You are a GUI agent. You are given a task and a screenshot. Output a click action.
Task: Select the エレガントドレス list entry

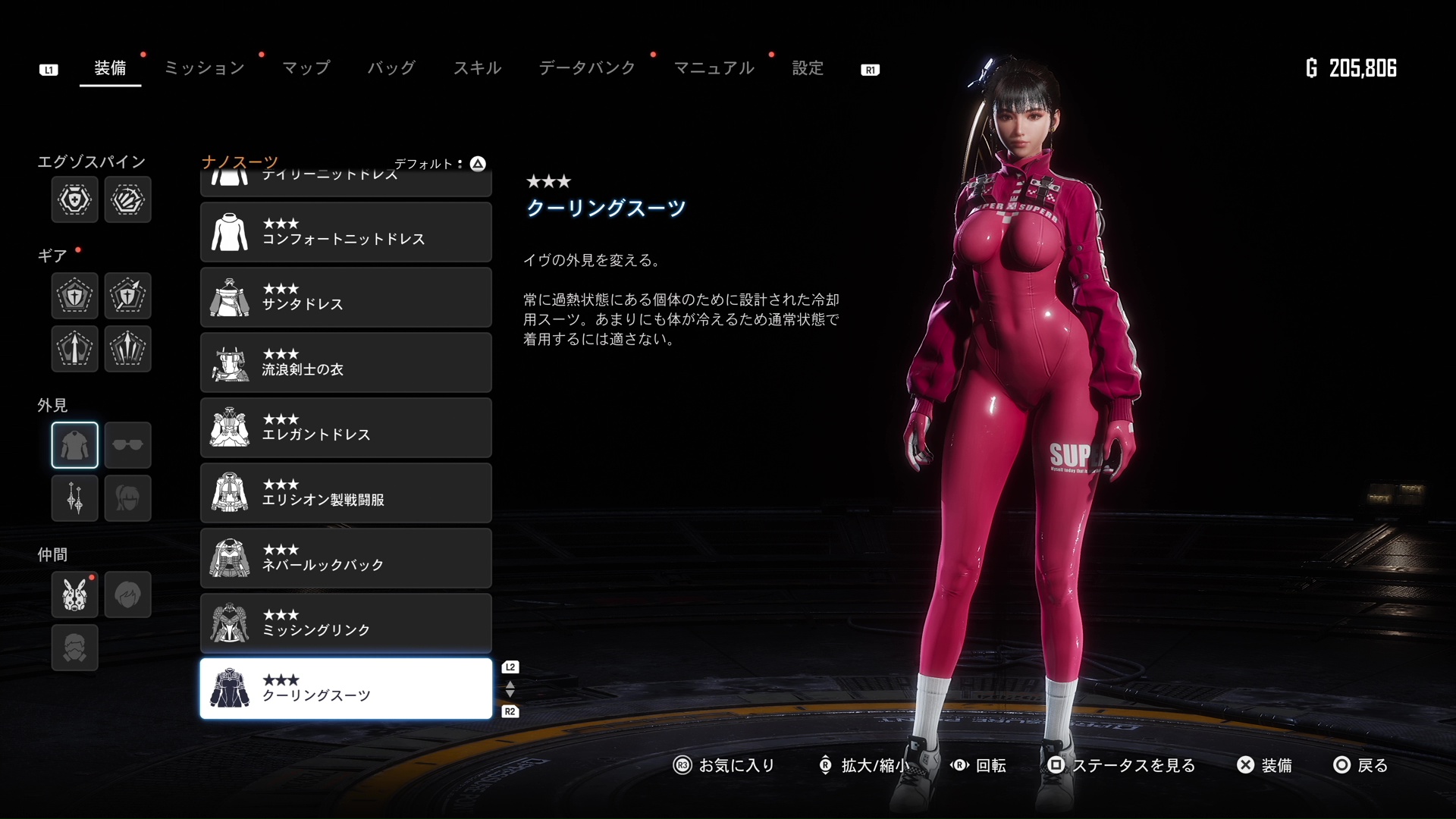point(346,427)
